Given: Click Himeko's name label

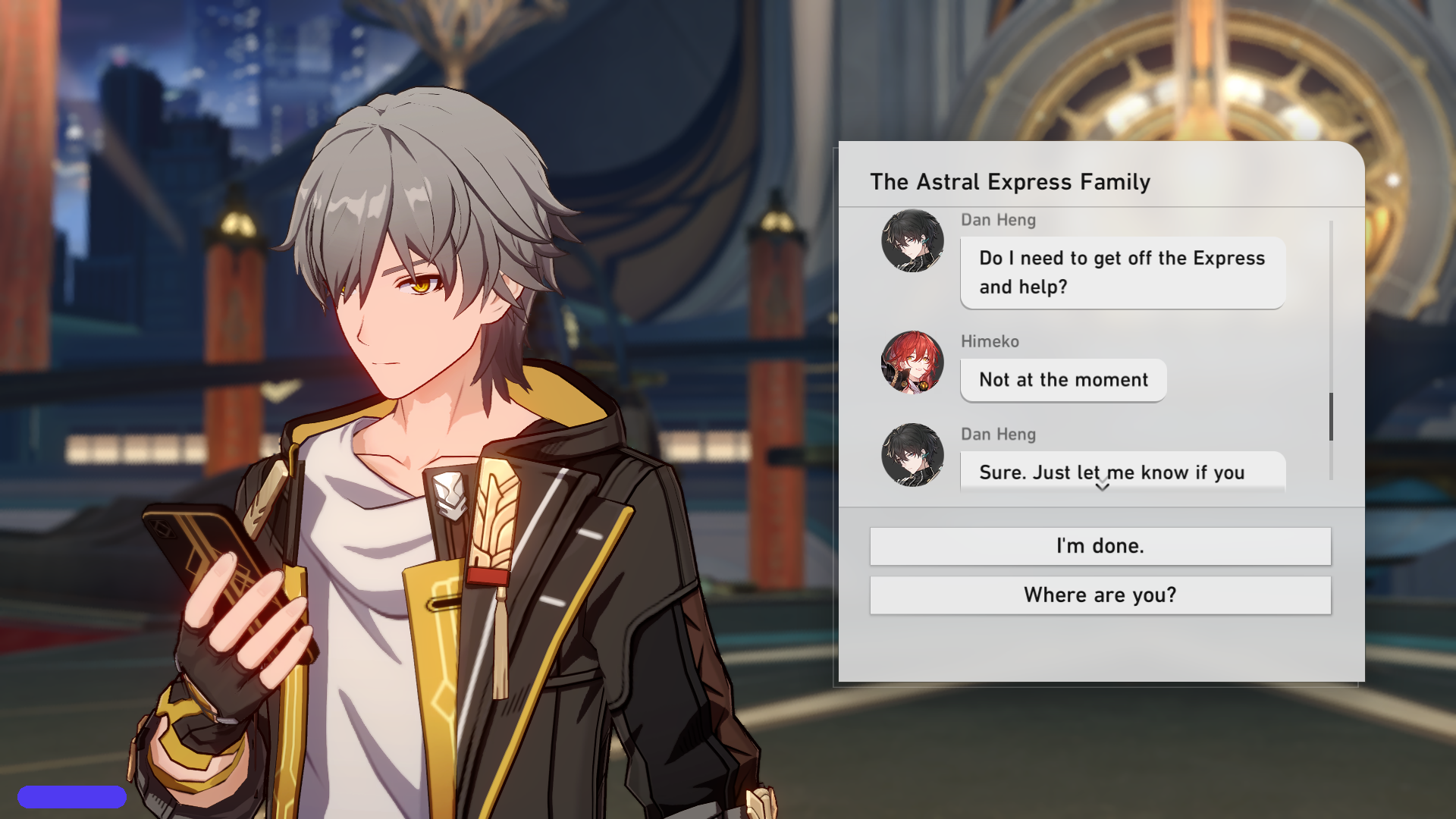Looking at the screenshot, I should point(990,342).
